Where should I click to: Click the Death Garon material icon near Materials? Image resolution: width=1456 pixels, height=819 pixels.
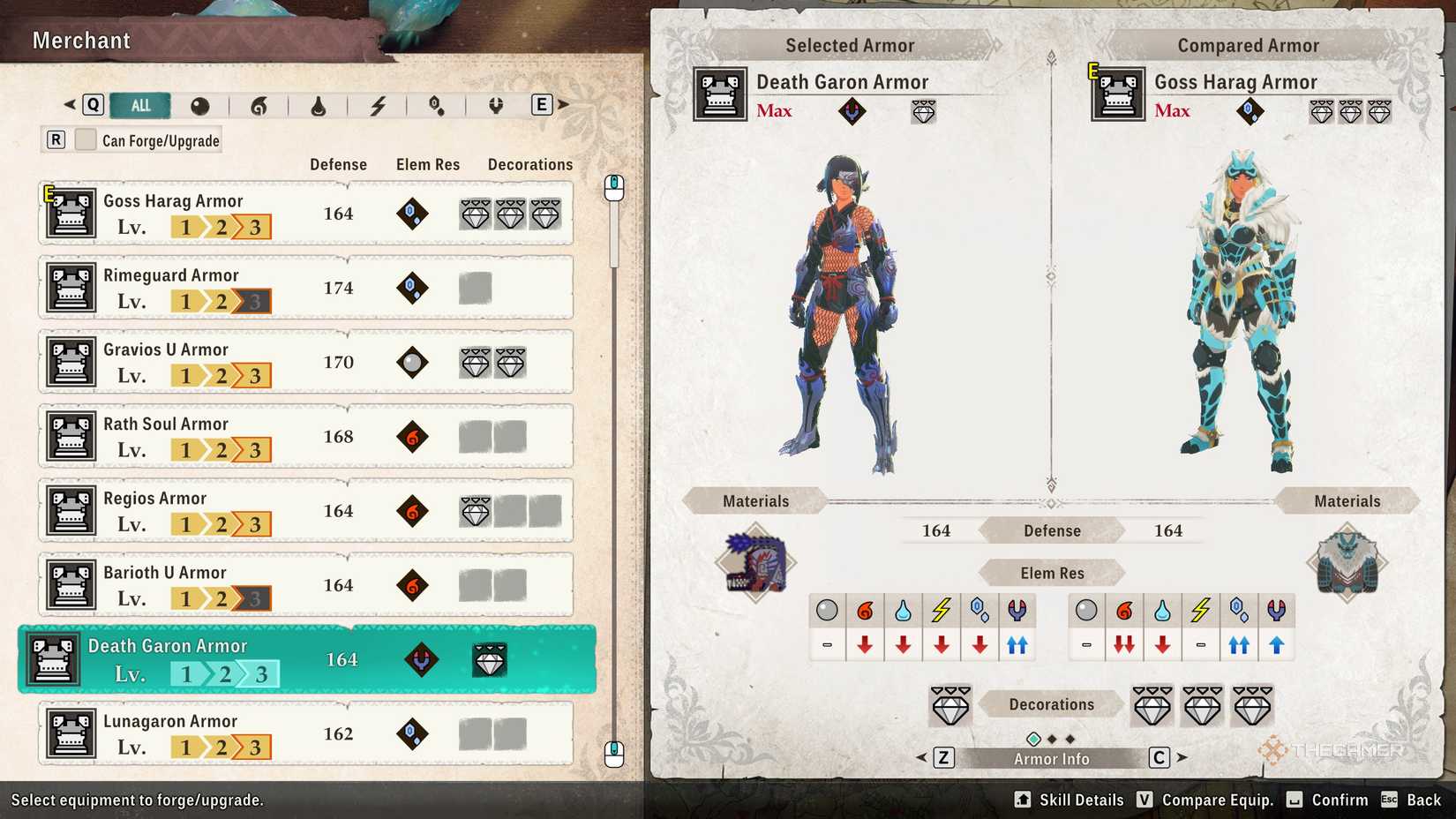(754, 562)
